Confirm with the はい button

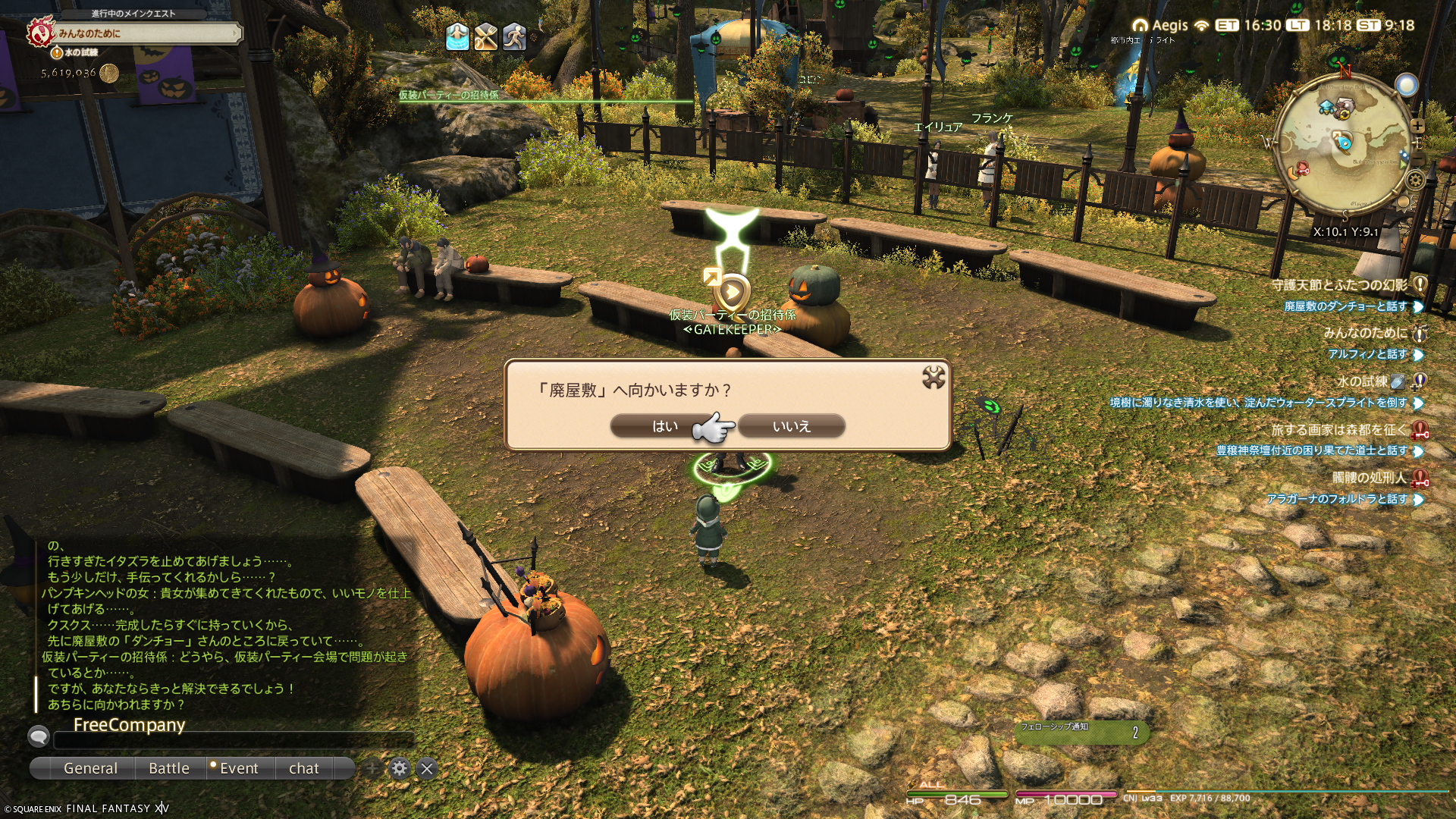point(664,426)
